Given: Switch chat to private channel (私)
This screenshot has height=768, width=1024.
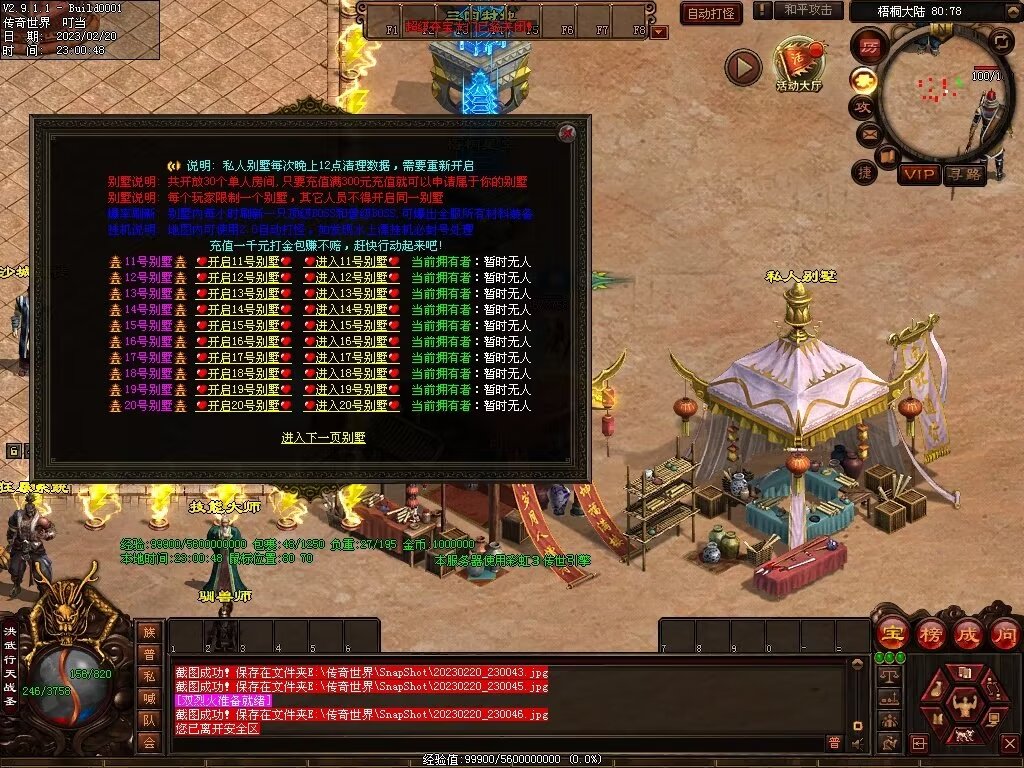Looking at the screenshot, I should [149, 675].
